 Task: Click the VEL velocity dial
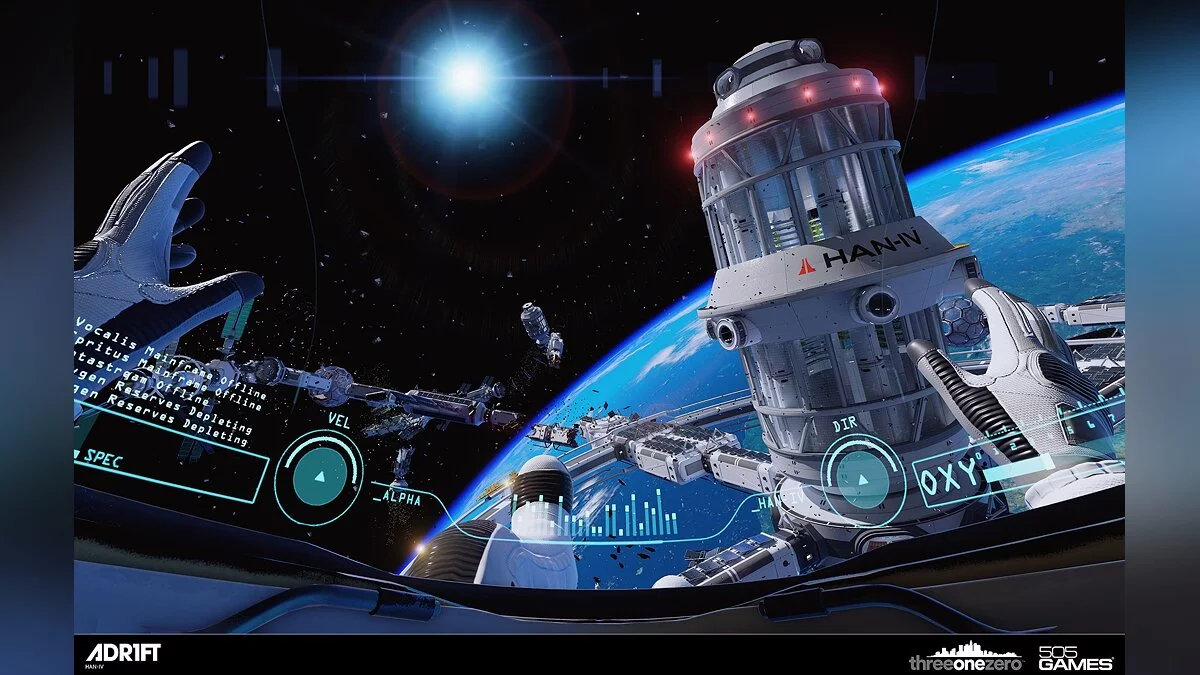click(319, 477)
